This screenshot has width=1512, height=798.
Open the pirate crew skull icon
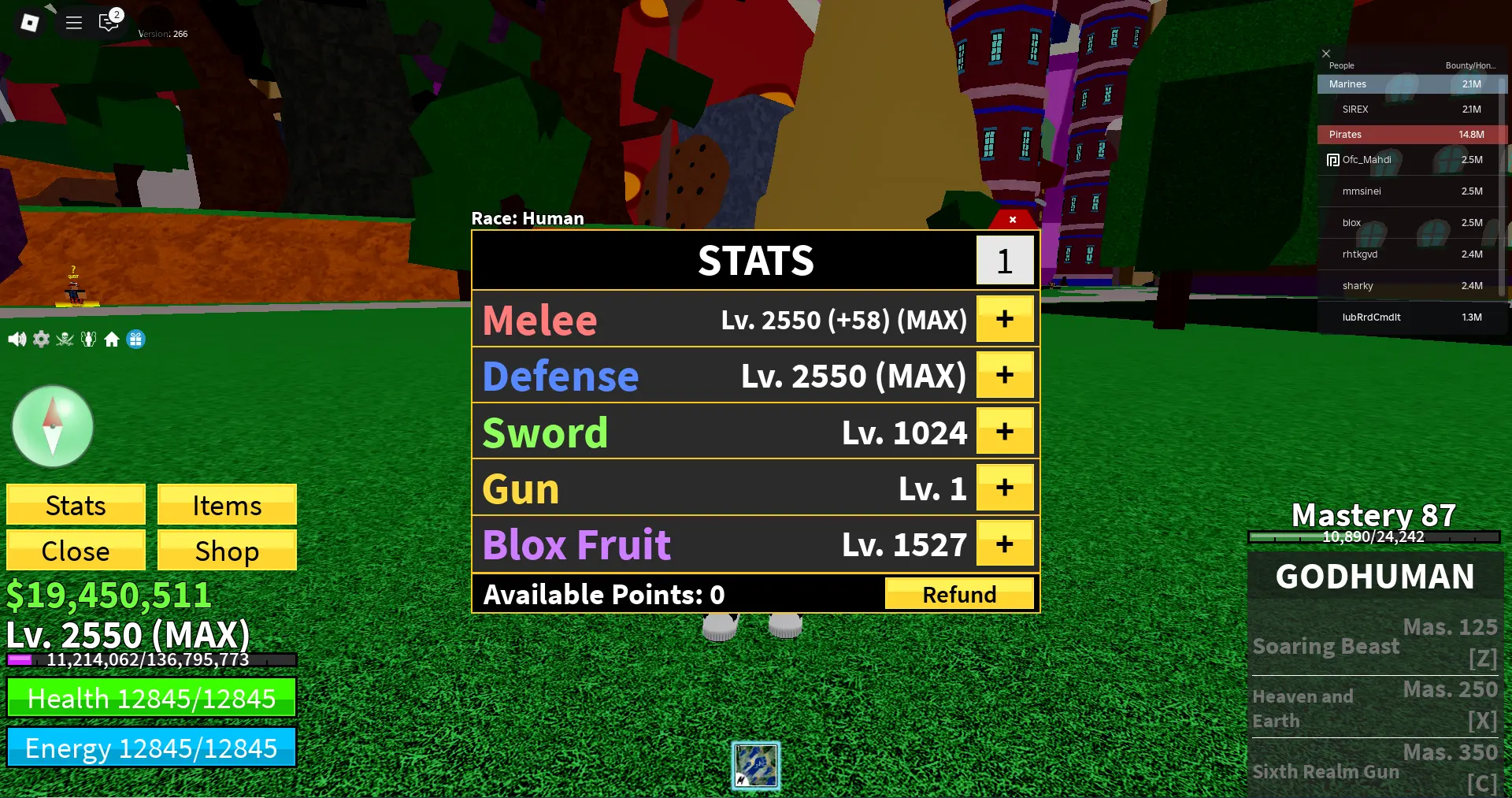pos(64,339)
